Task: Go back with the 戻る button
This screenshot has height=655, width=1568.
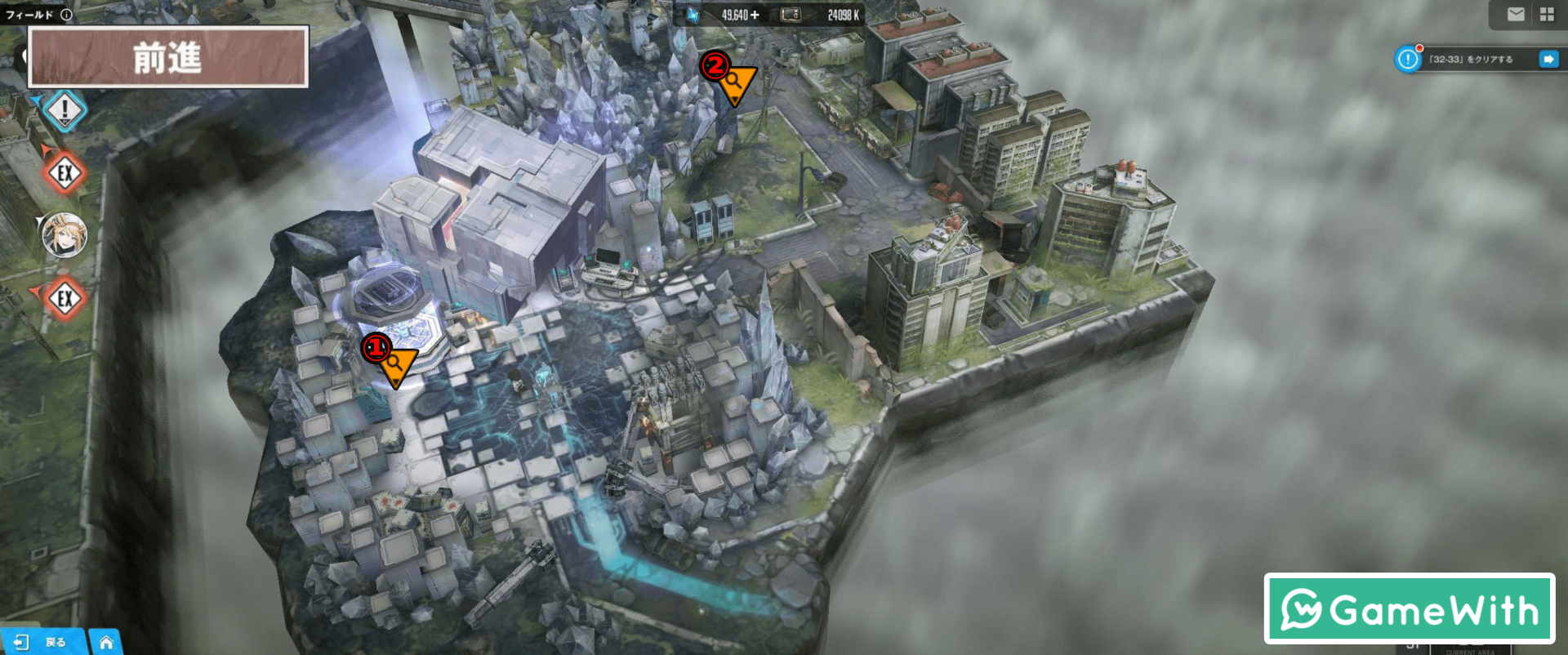Action: coord(42,642)
